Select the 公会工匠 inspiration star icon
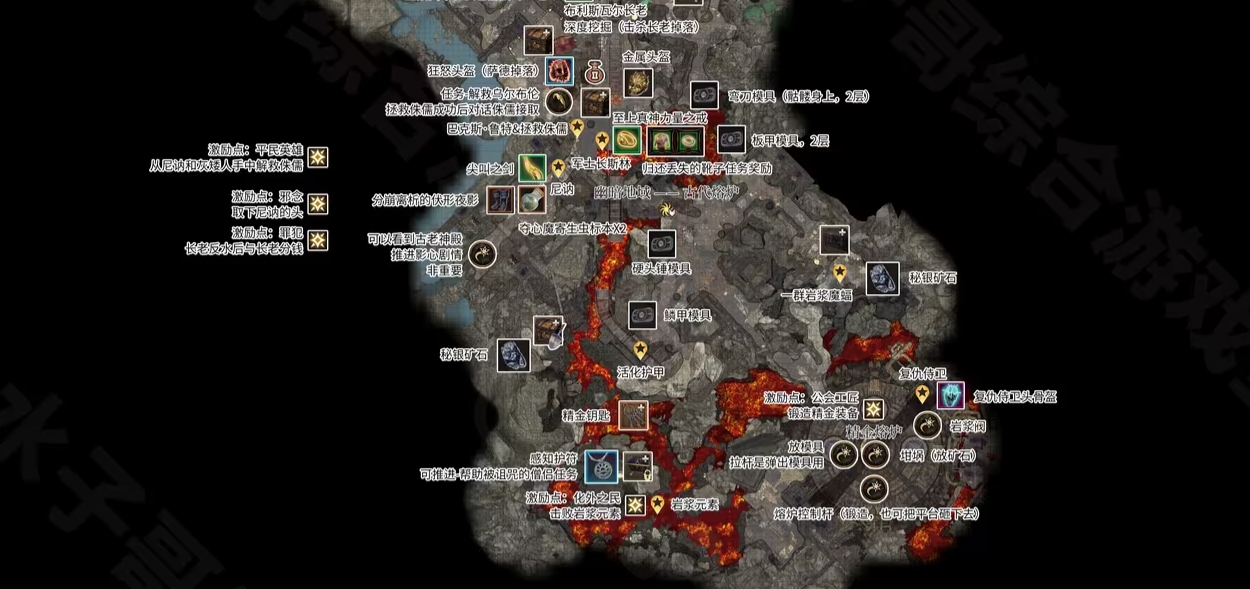 pos(873,409)
